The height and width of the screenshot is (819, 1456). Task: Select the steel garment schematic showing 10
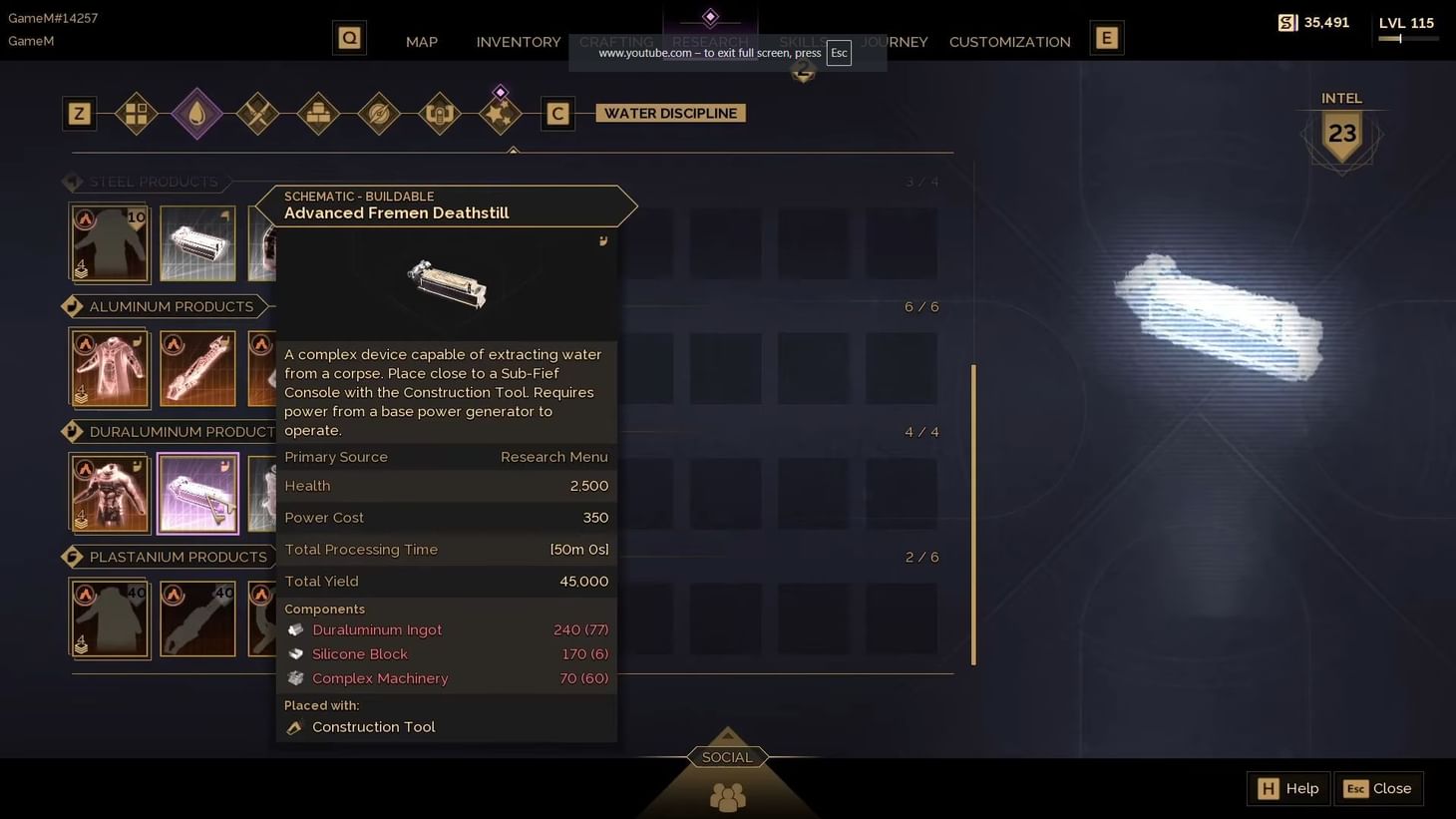110,241
